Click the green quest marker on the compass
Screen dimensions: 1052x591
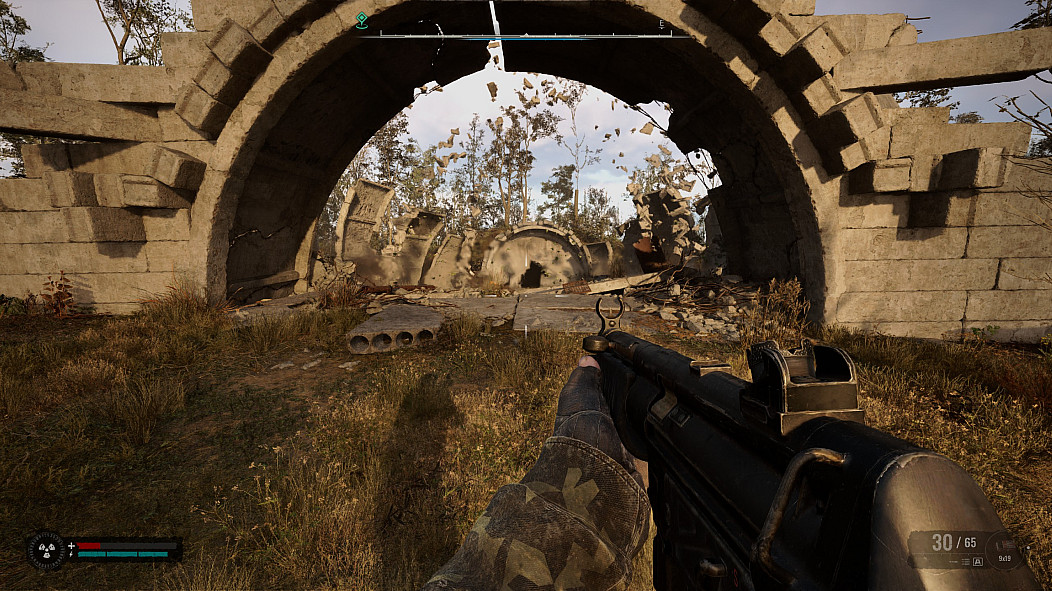[361, 20]
